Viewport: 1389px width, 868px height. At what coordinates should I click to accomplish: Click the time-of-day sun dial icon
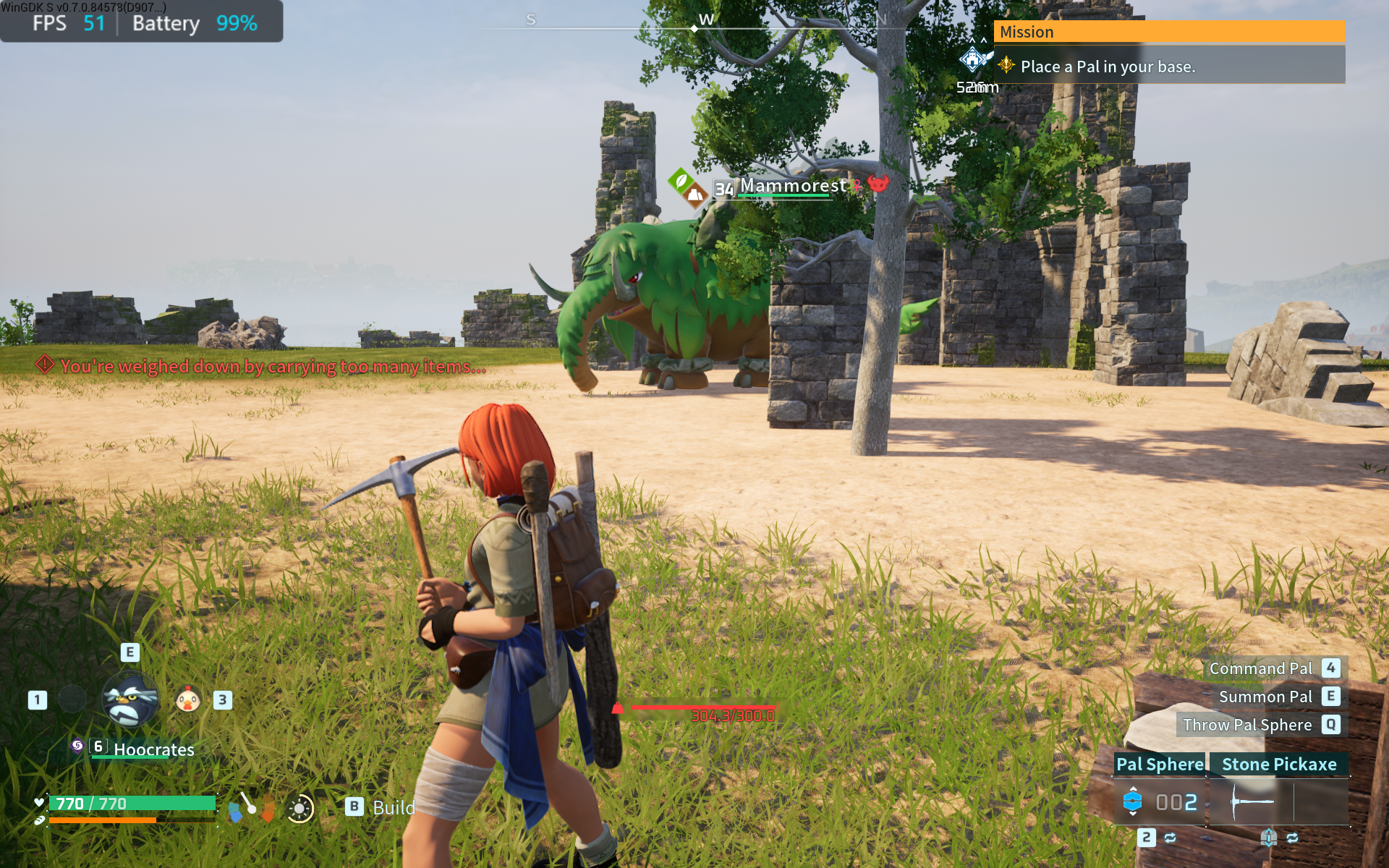[x=300, y=808]
